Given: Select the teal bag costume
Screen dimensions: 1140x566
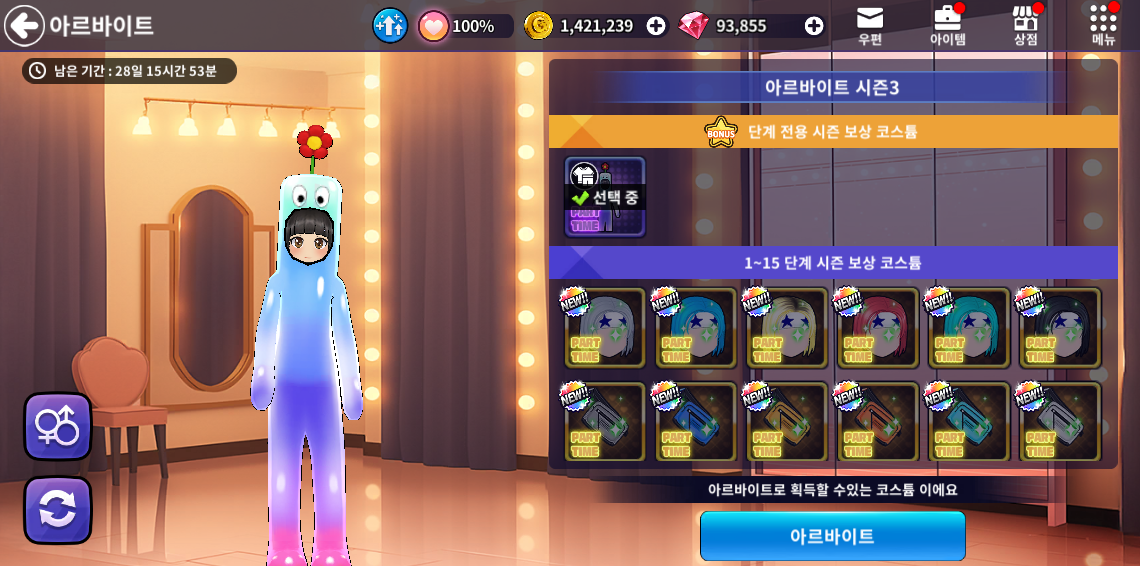Looking at the screenshot, I should coord(969,422).
